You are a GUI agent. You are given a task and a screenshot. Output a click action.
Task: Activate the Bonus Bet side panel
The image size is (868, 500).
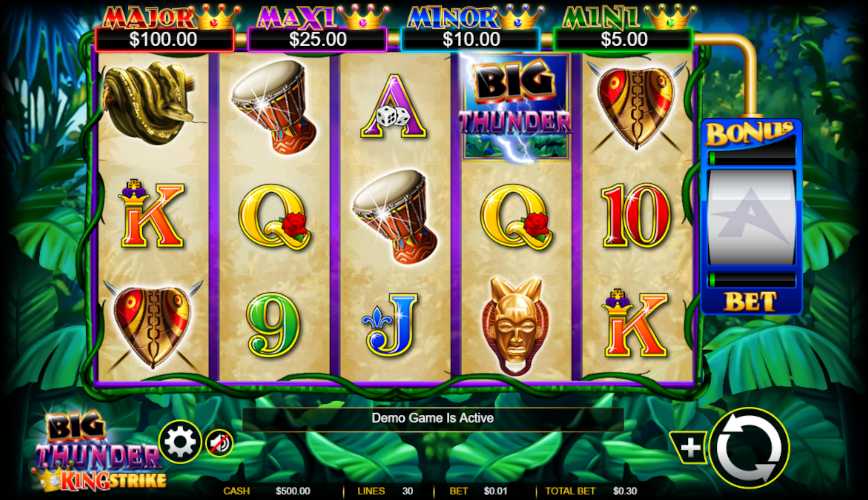coord(750,217)
